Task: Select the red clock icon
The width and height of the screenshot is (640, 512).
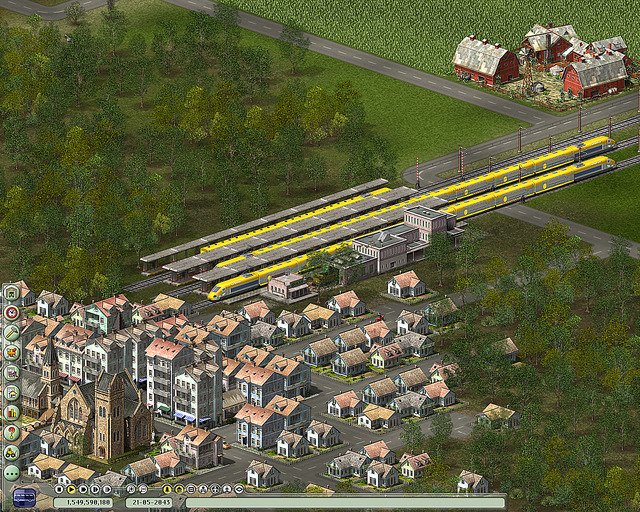Action: tap(11, 312)
